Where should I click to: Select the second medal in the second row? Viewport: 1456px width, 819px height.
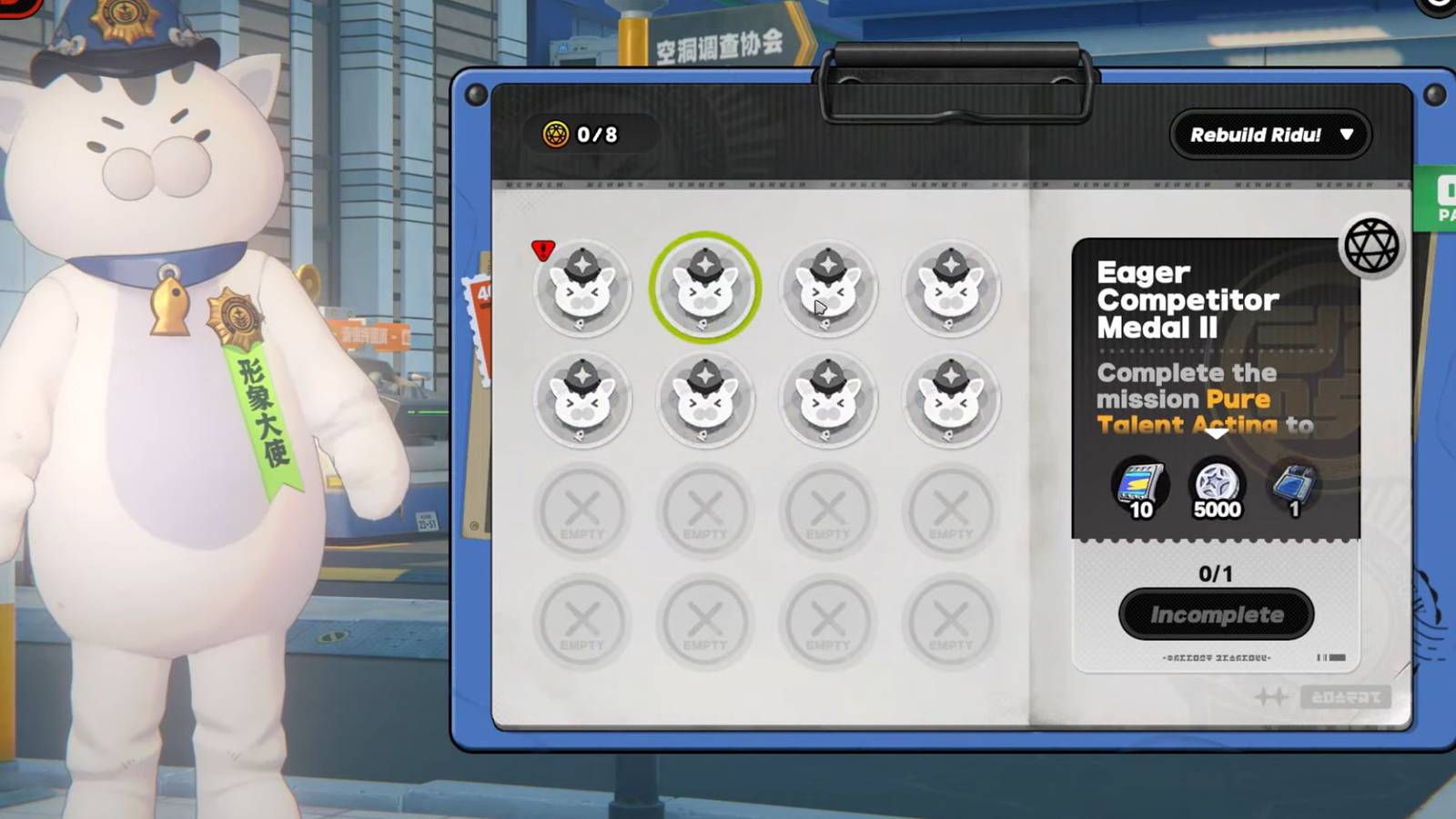click(705, 400)
